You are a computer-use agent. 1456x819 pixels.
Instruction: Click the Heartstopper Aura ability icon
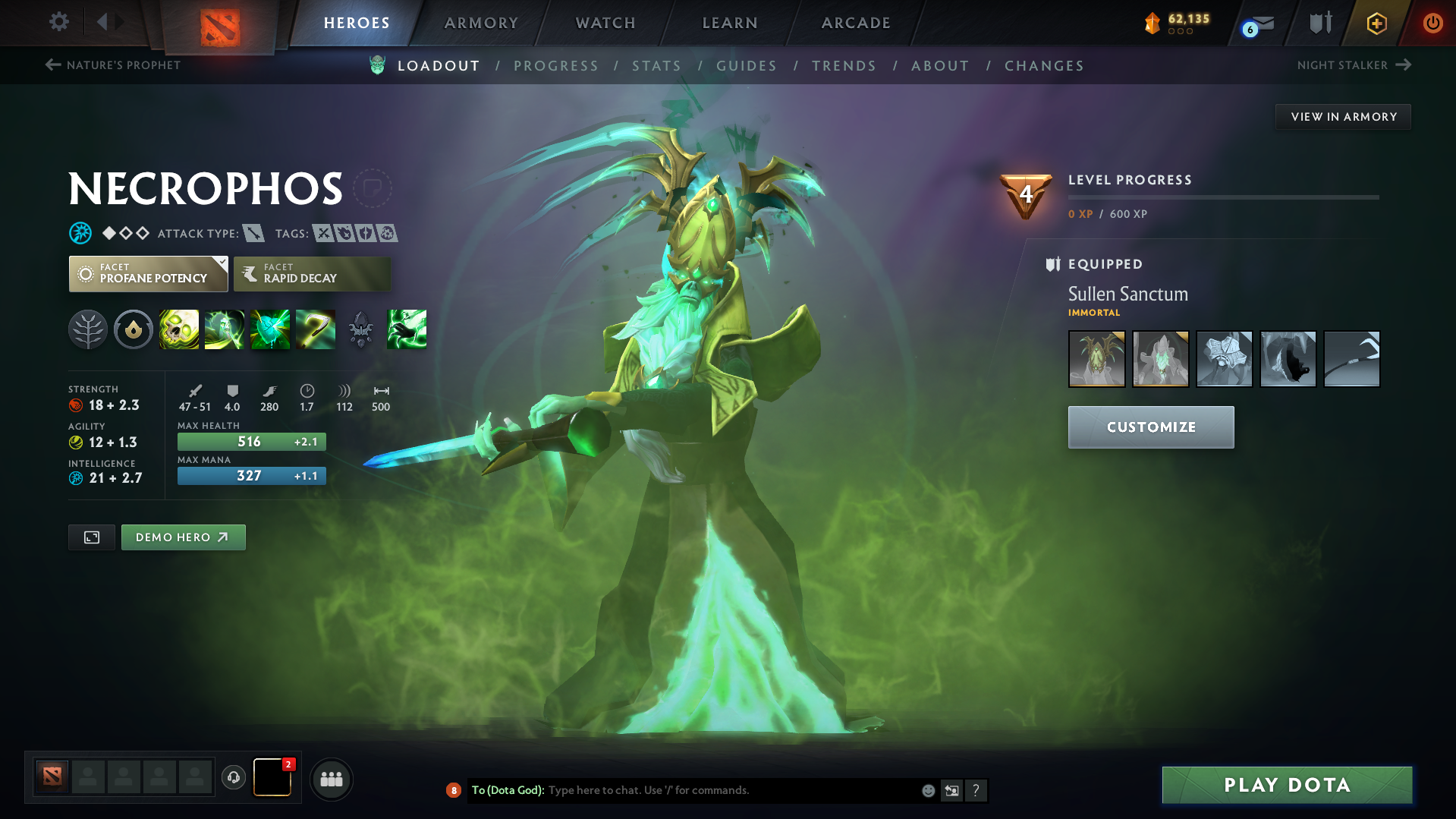(x=270, y=329)
